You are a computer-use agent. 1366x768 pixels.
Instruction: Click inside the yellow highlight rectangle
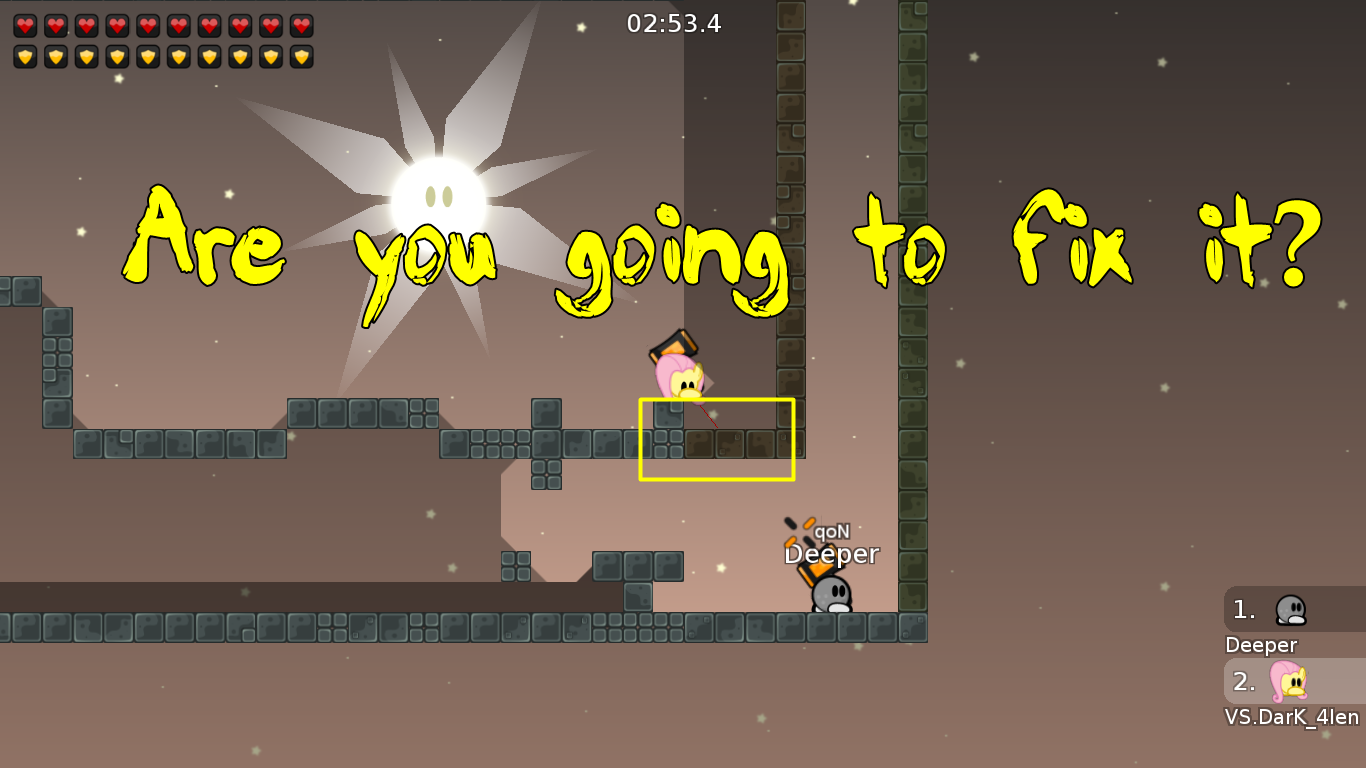716,438
